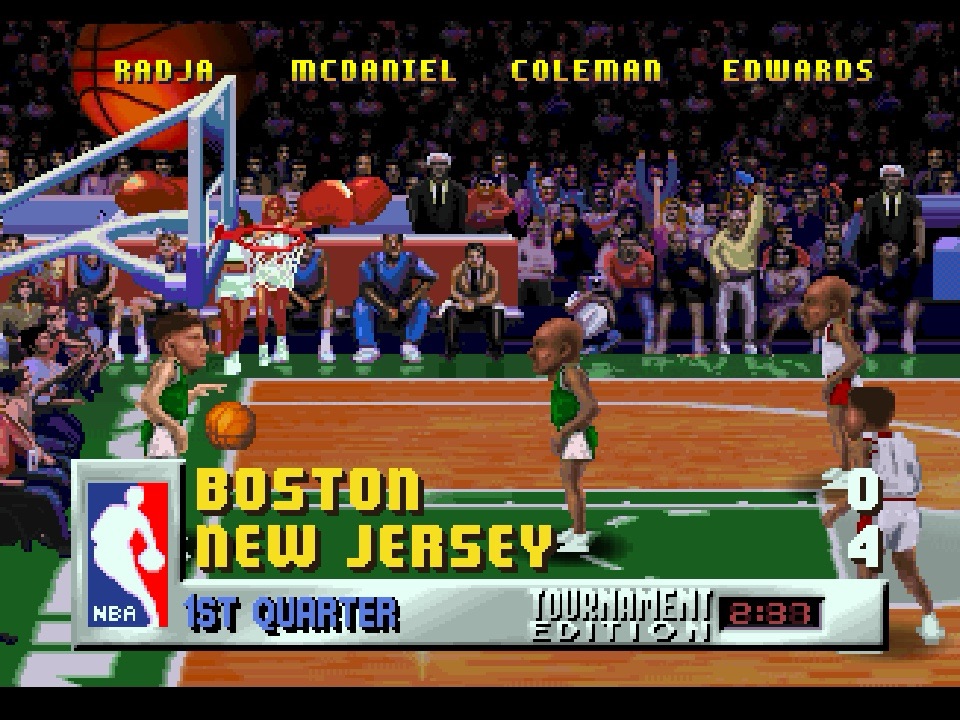Select the BOSTON team row
This screenshot has height=720, width=960.
coord(308,490)
